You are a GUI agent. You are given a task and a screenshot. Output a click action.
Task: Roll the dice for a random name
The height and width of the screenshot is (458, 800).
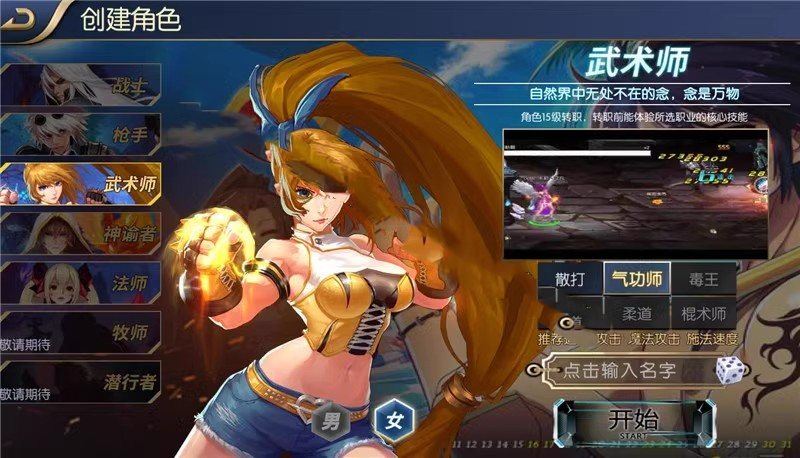pos(729,370)
